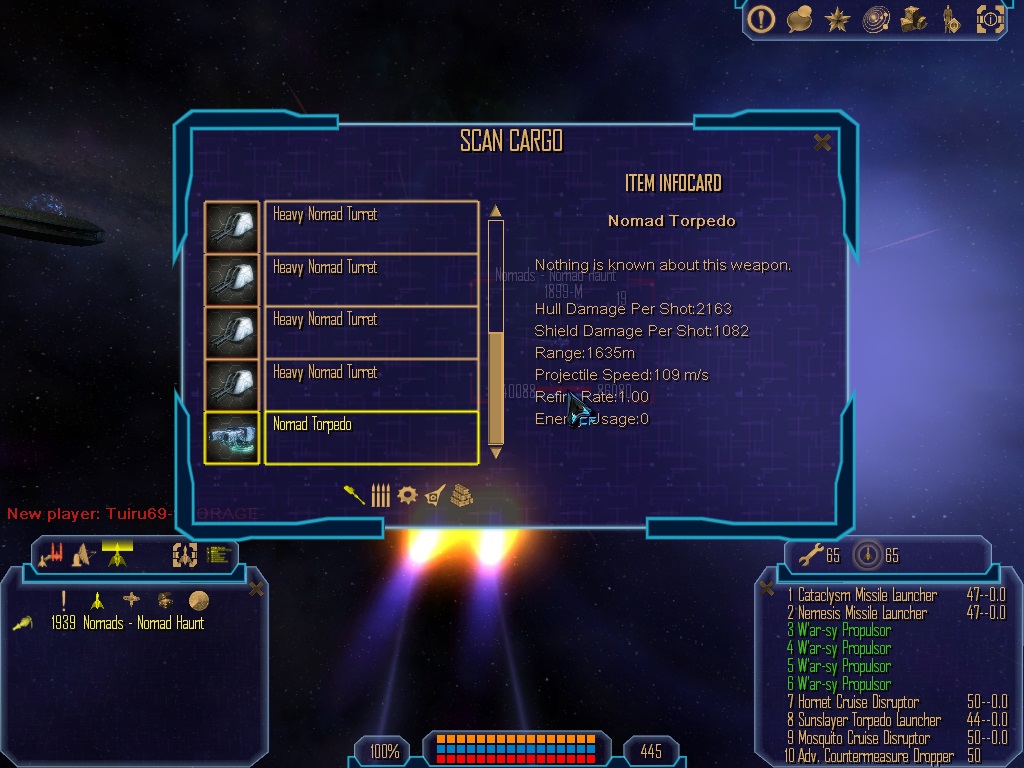Show the gear-icon equipment category
Image resolution: width=1024 pixels, height=768 pixels.
(x=406, y=495)
